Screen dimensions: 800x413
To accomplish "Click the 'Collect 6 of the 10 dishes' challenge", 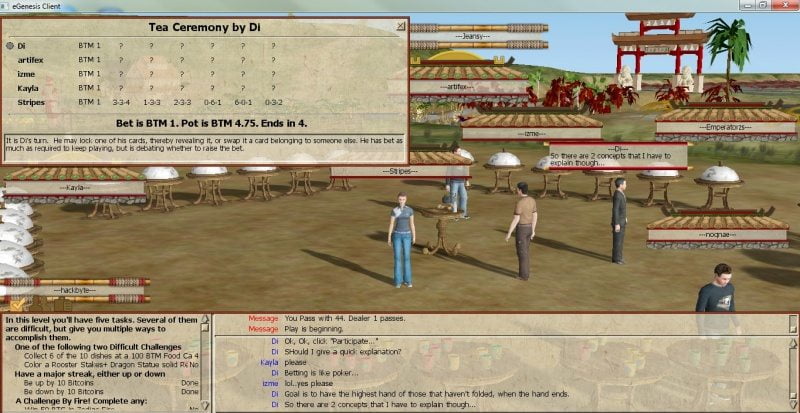I will (x=100, y=355).
